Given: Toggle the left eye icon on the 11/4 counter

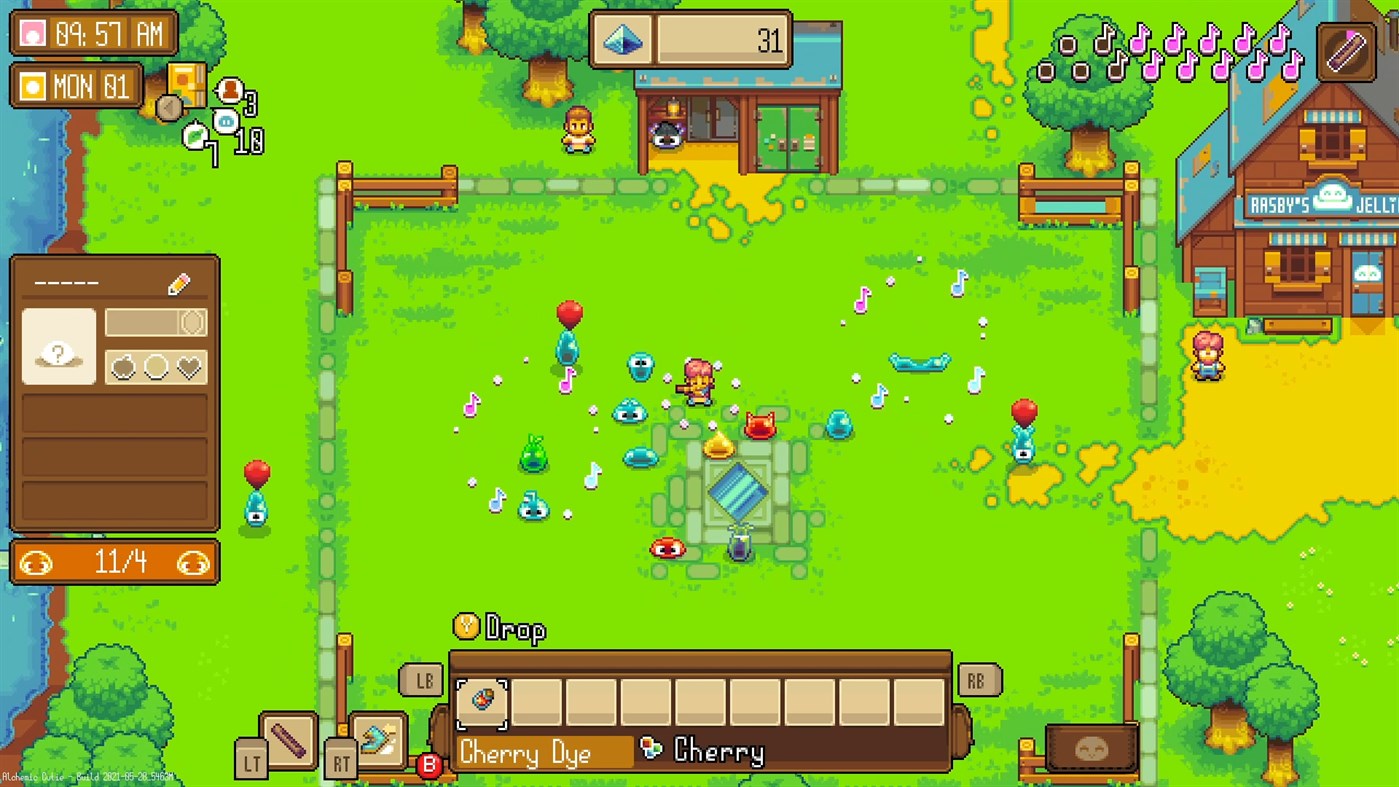Looking at the screenshot, I should pos(37,563).
